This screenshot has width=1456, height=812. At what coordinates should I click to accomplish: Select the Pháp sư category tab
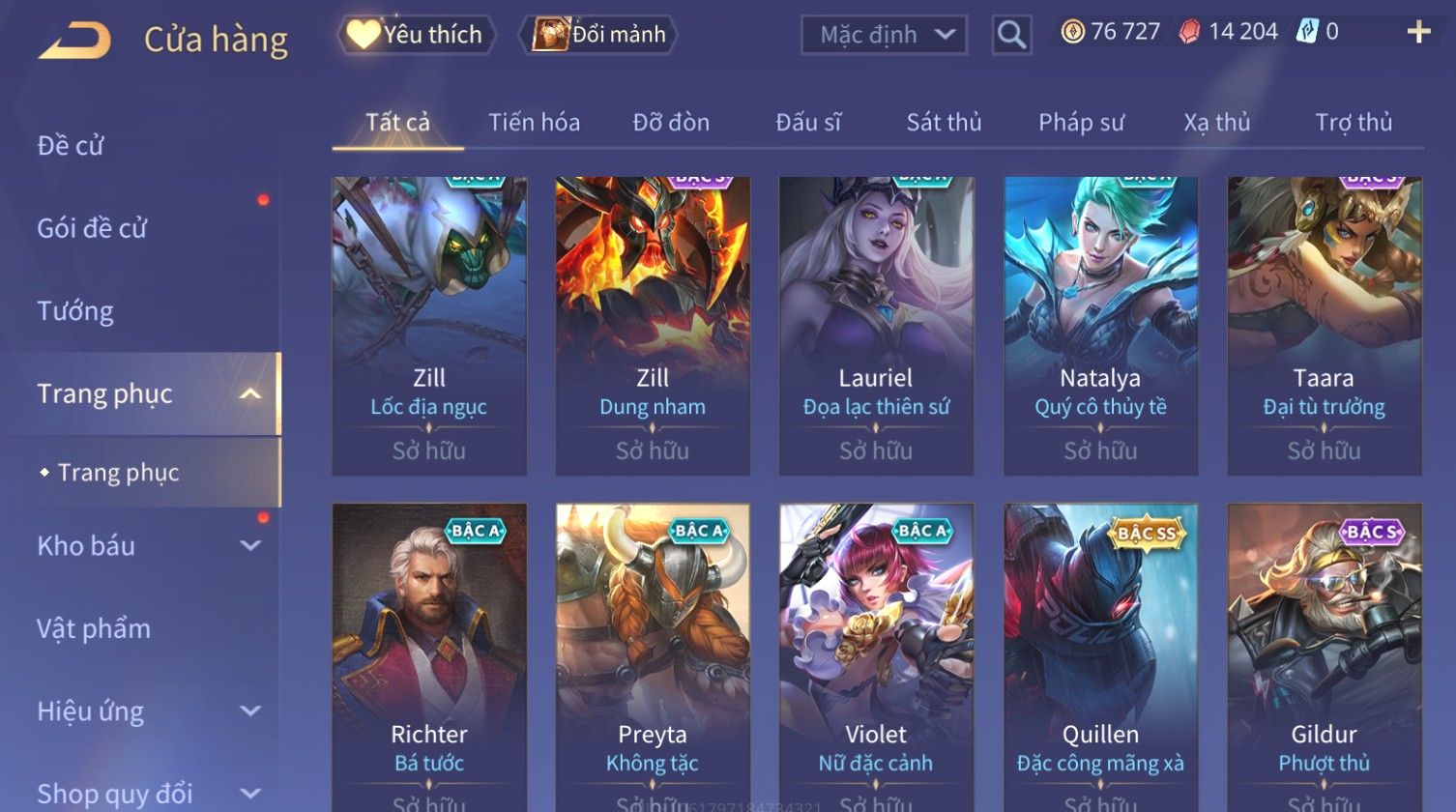coord(1081,123)
